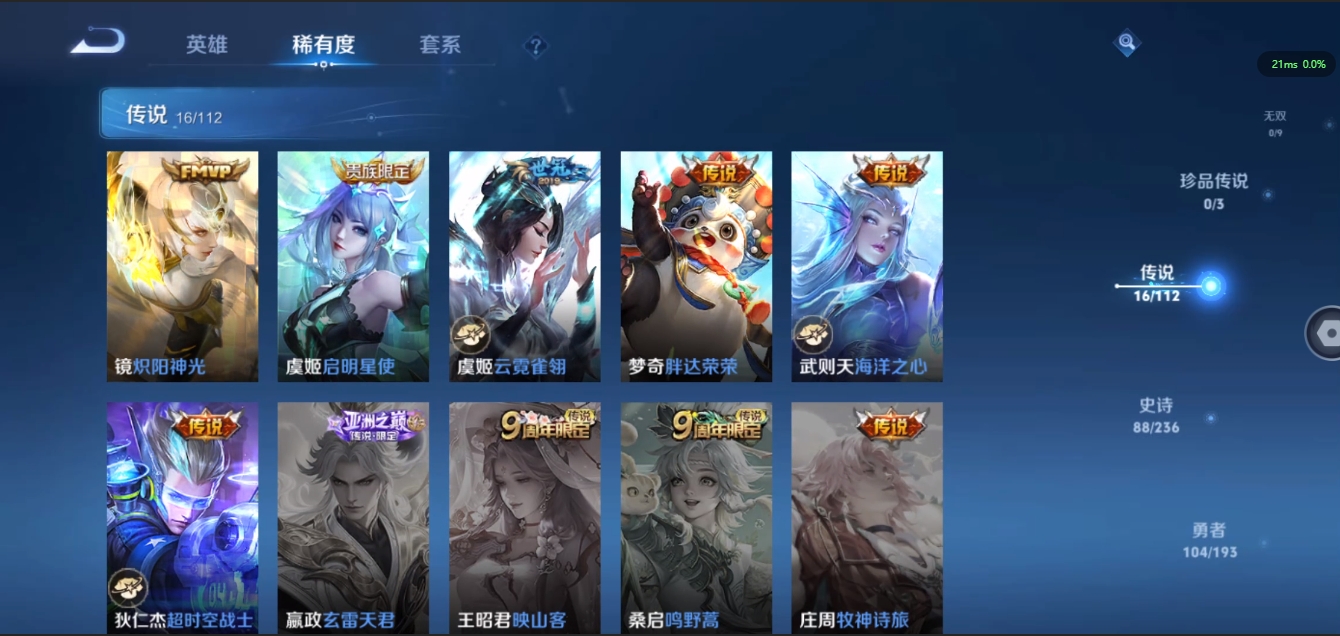
Task: Open the 镜 炽阳神光 skin card
Action: [182, 266]
